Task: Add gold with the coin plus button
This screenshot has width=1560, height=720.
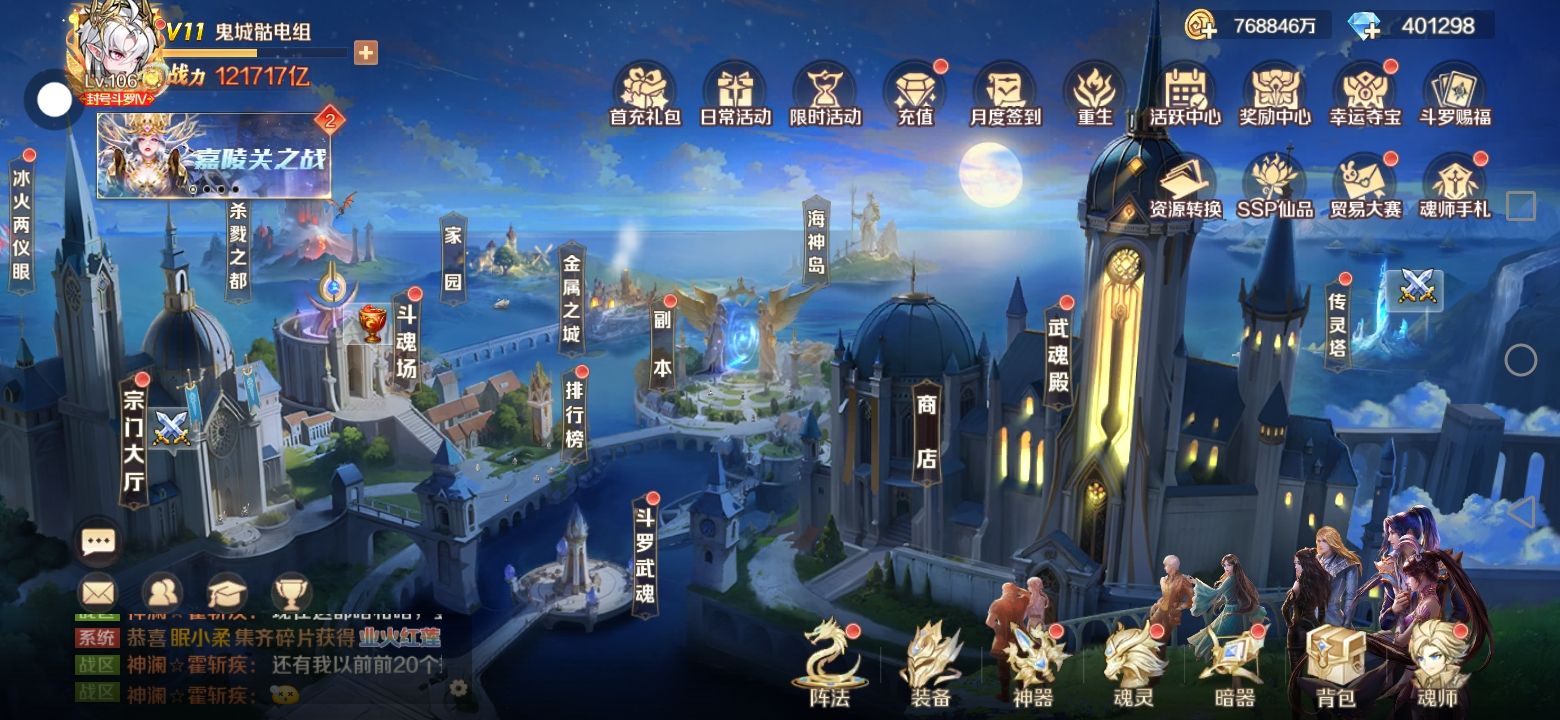Action: 1200,25
